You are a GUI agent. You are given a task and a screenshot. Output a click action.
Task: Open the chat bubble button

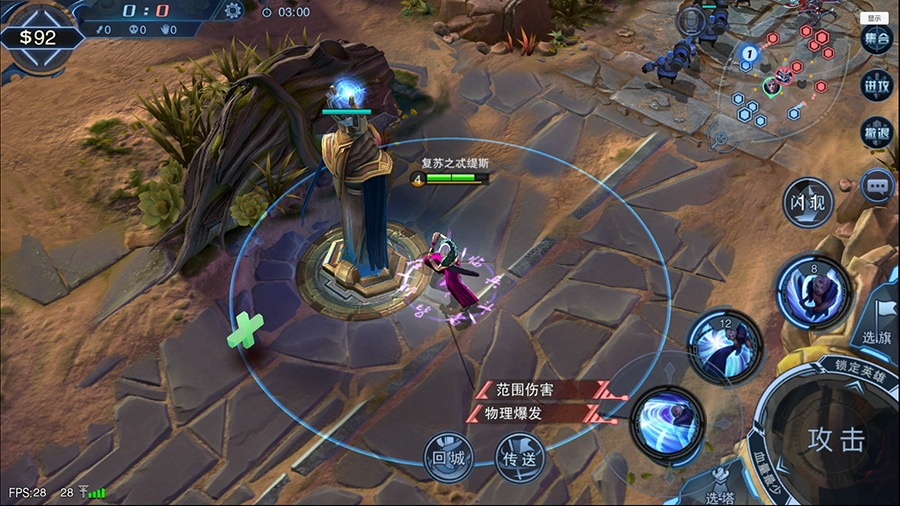coord(877,186)
